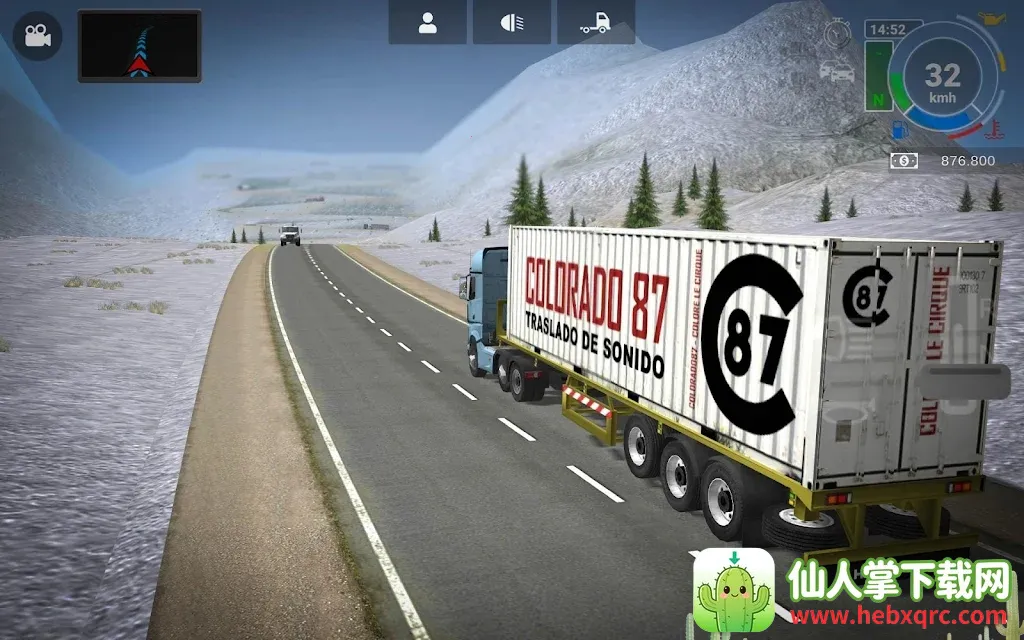
Task: Tap the driver profile button
Action: pos(427,24)
